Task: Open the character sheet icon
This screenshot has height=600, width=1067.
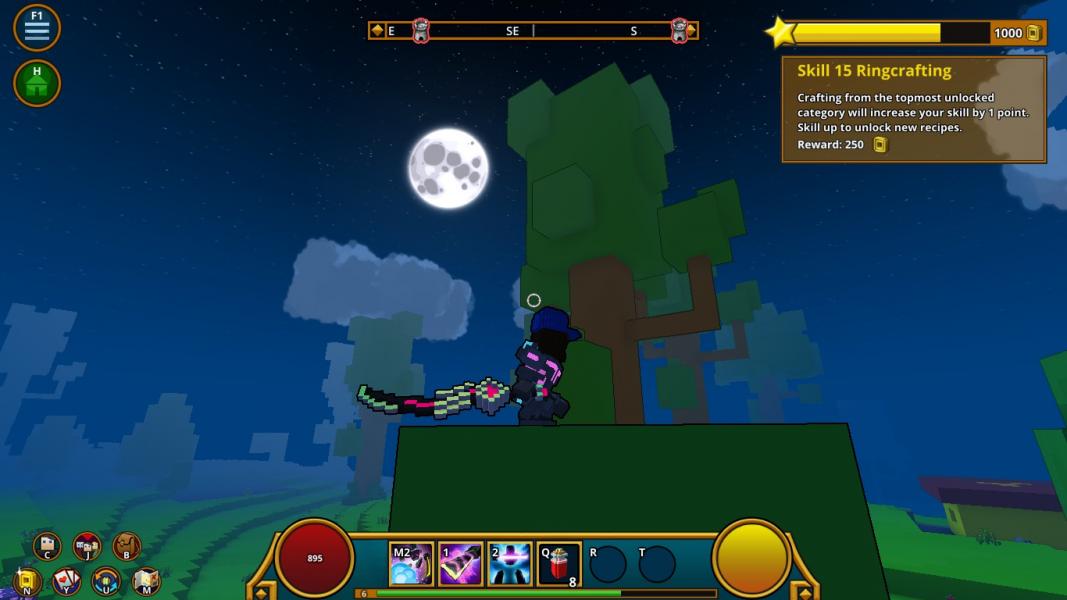Action: pyautogui.click(x=47, y=546)
